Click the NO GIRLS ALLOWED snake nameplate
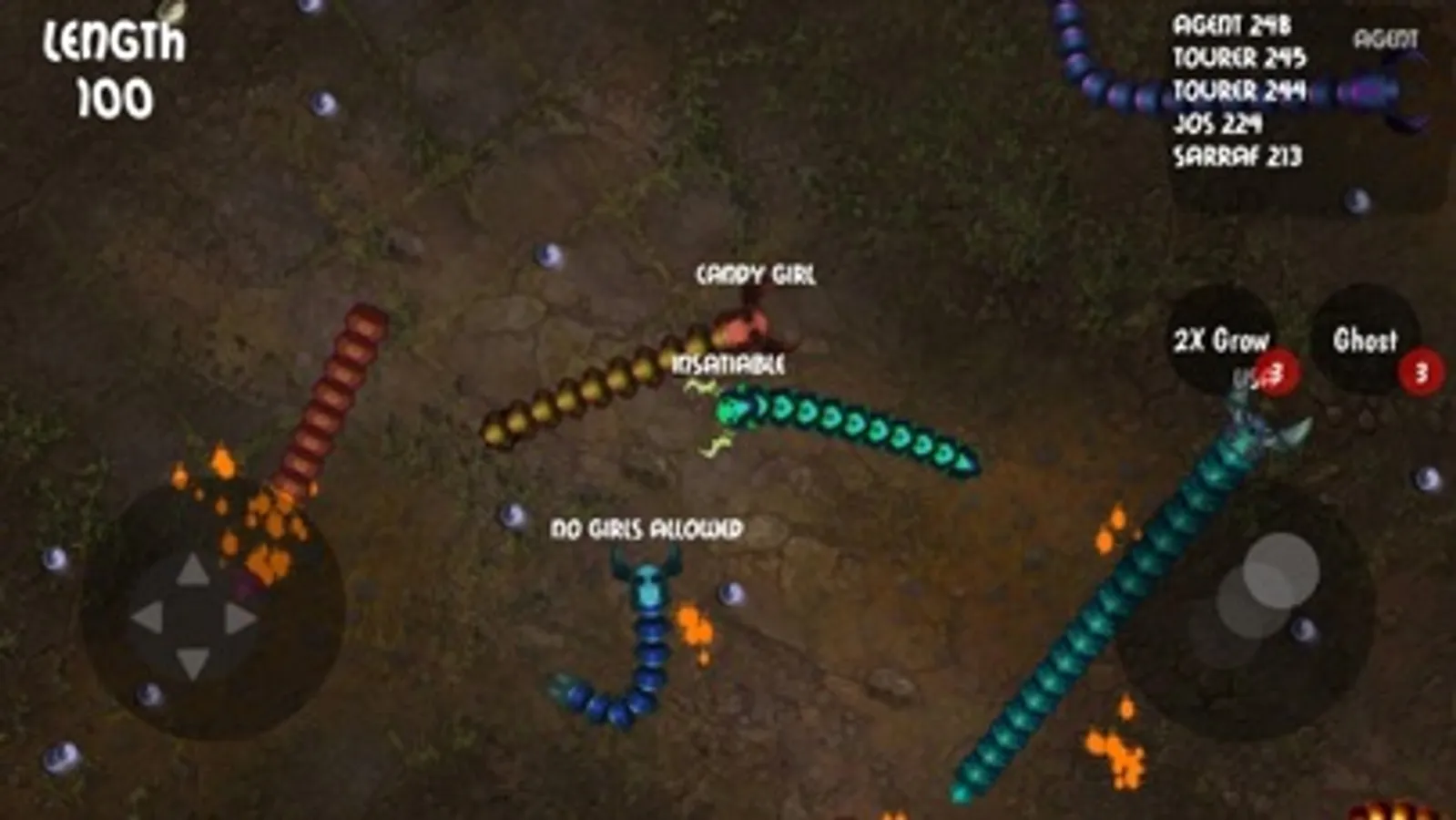Screen dimensions: 1456x820 click(645, 527)
